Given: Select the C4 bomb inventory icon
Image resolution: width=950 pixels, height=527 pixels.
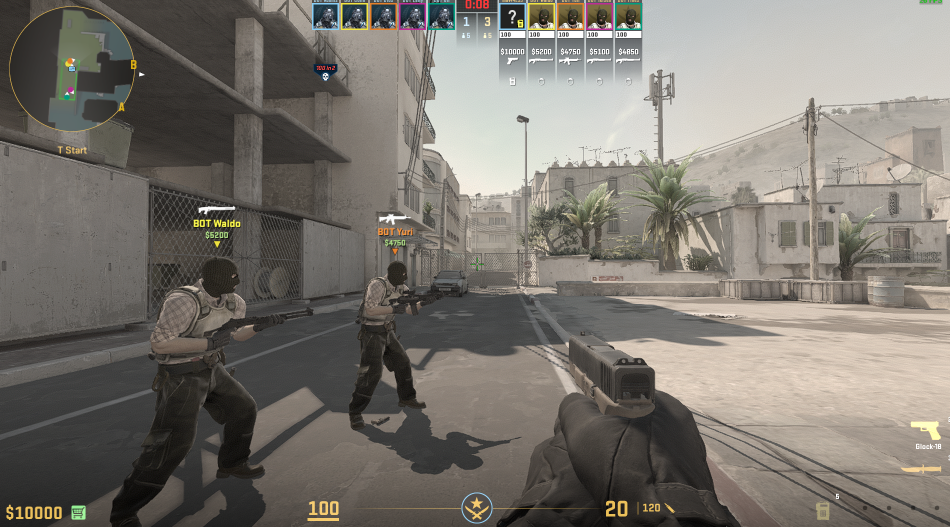Looking at the screenshot, I should point(822,511).
